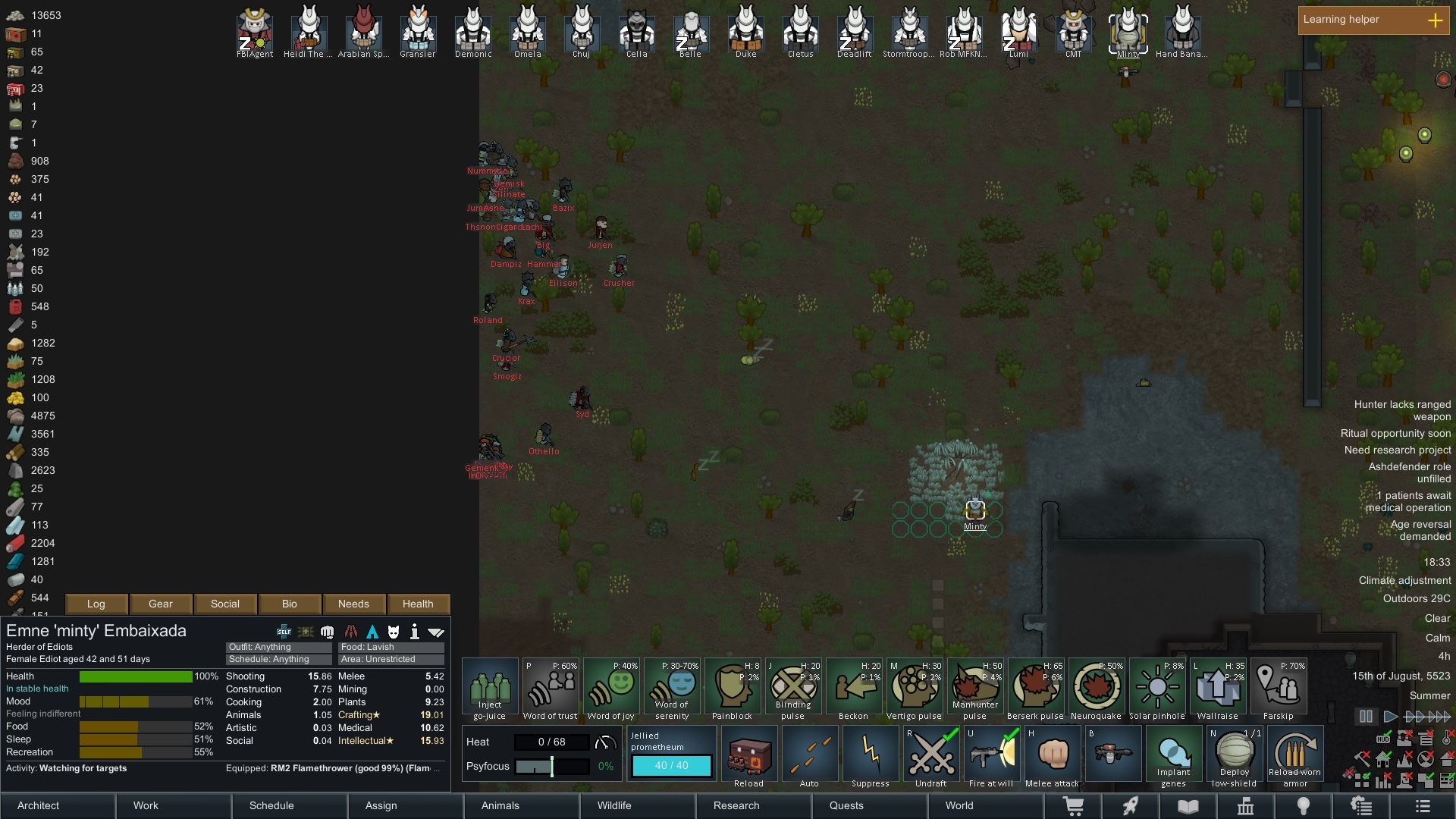Image resolution: width=1456 pixels, height=819 pixels.
Task: Open the Outfit: Anything dropdown
Action: [x=278, y=647]
